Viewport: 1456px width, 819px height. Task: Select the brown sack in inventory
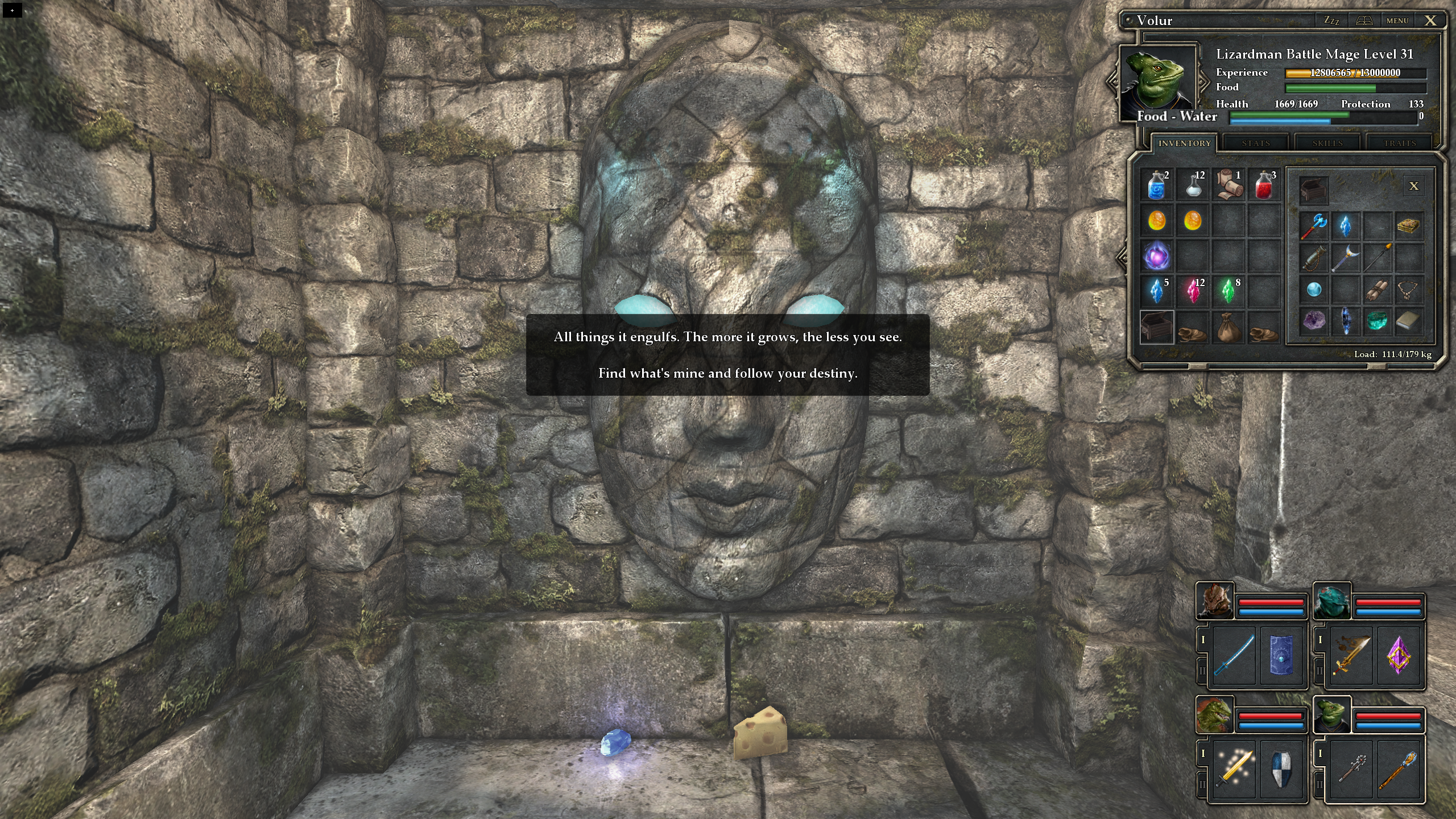(x=1228, y=328)
